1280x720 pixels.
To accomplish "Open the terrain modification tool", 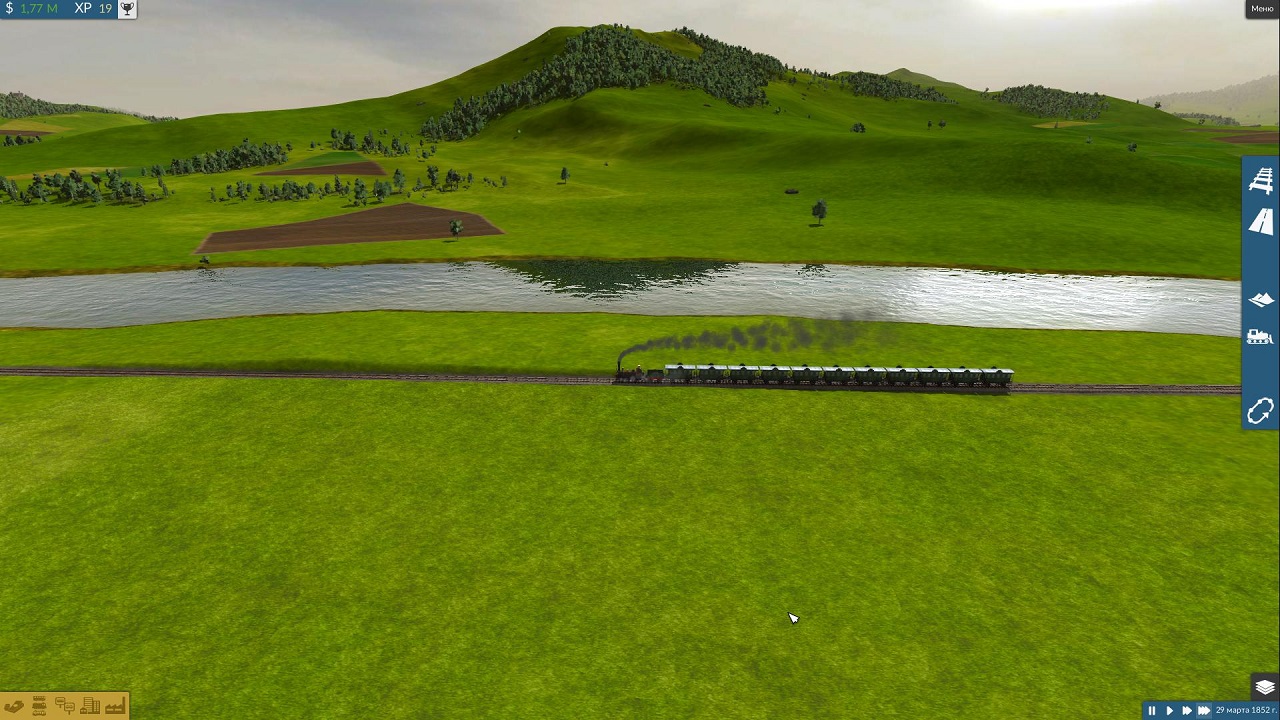I will tap(1260, 299).
